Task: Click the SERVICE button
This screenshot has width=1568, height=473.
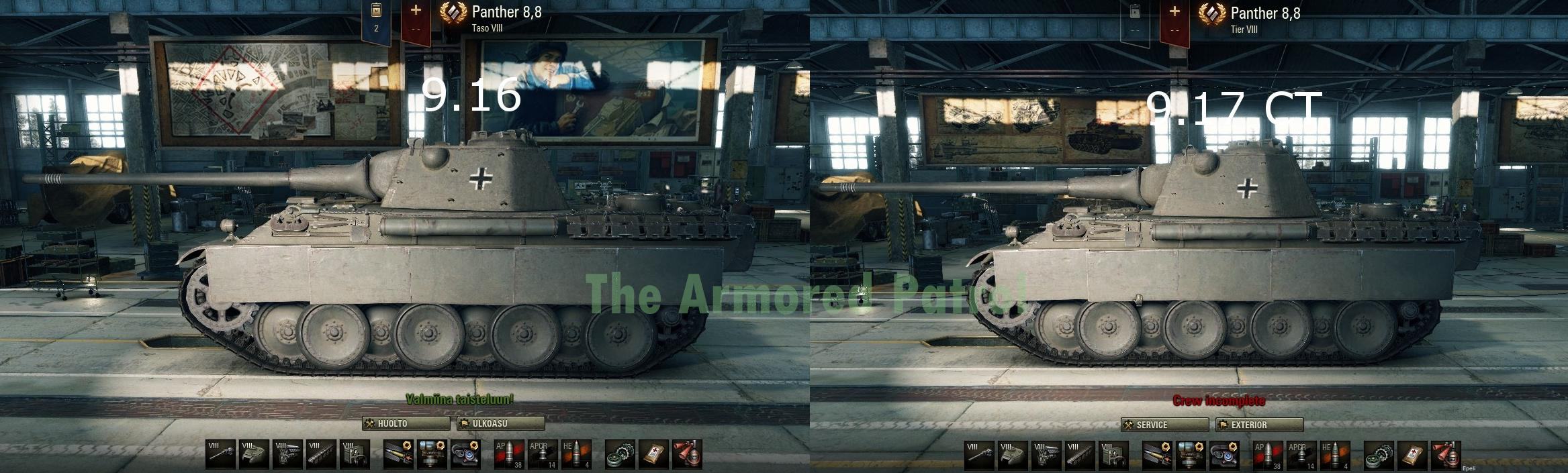Action: click(x=1164, y=425)
